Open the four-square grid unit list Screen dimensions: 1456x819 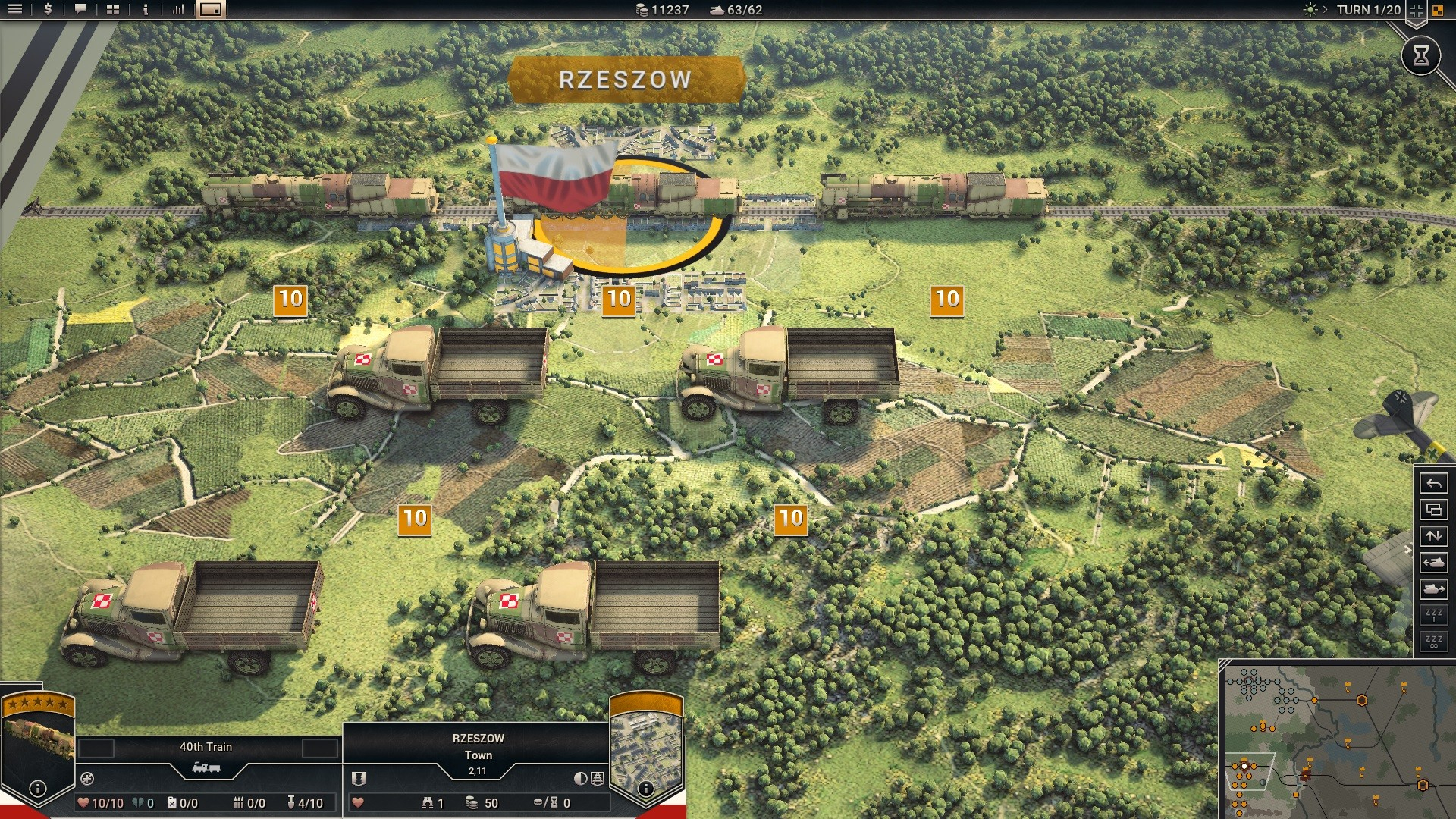pos(113,10)
